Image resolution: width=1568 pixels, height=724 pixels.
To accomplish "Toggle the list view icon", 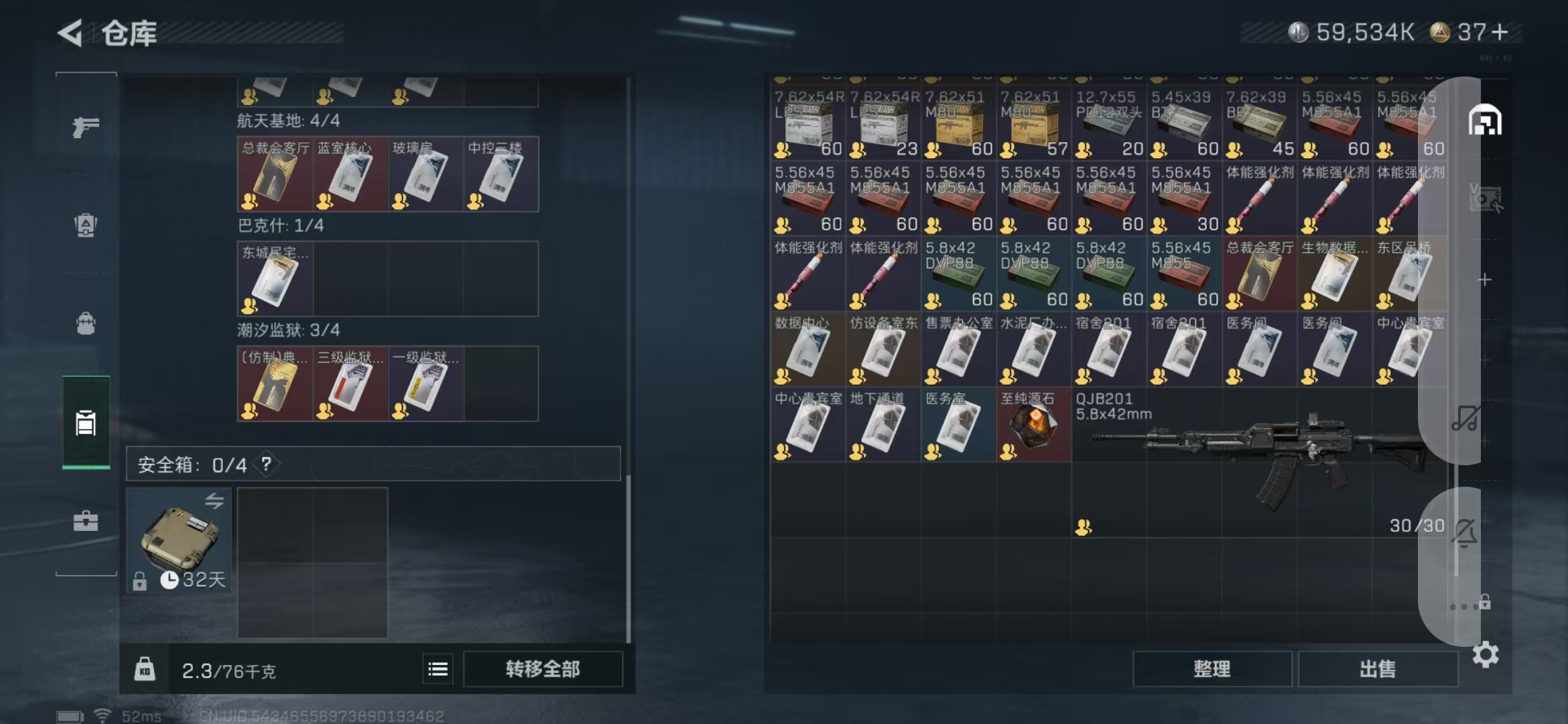I will (438, 669).
